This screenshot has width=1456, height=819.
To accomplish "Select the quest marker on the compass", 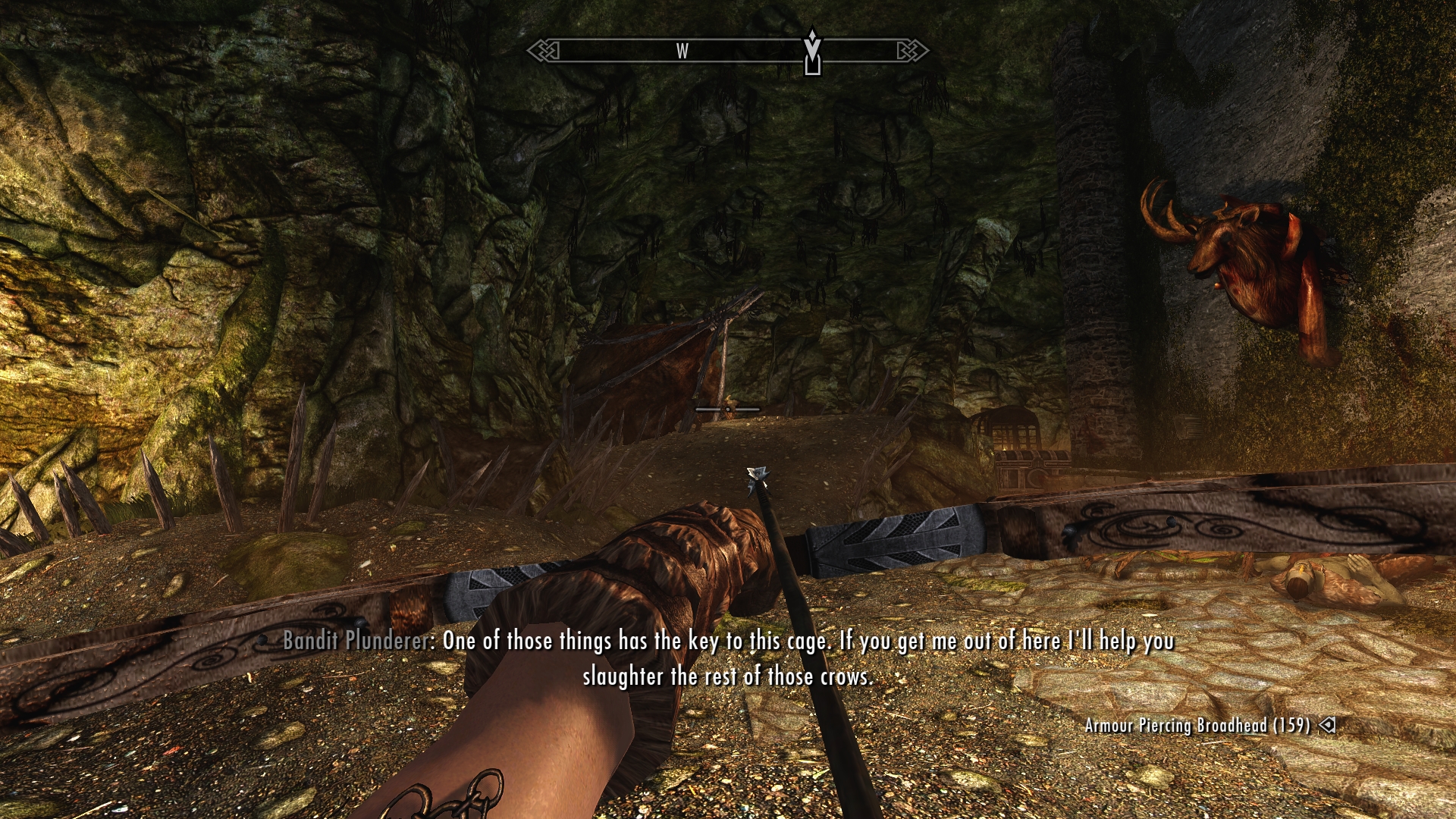I will pyautogui.click(x=812, y=52).
